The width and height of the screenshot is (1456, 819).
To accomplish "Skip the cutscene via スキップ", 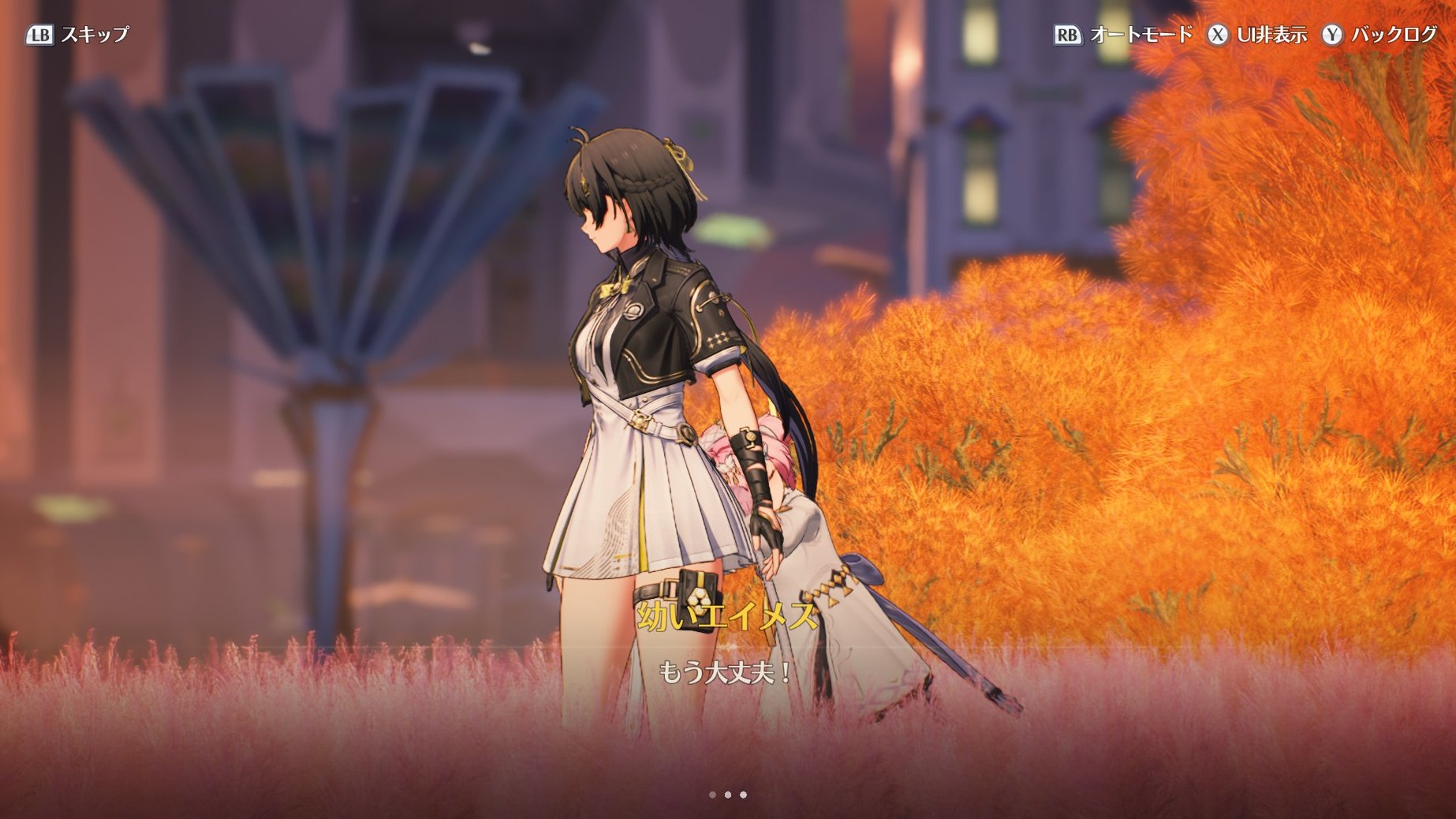I will coord(77,35).
